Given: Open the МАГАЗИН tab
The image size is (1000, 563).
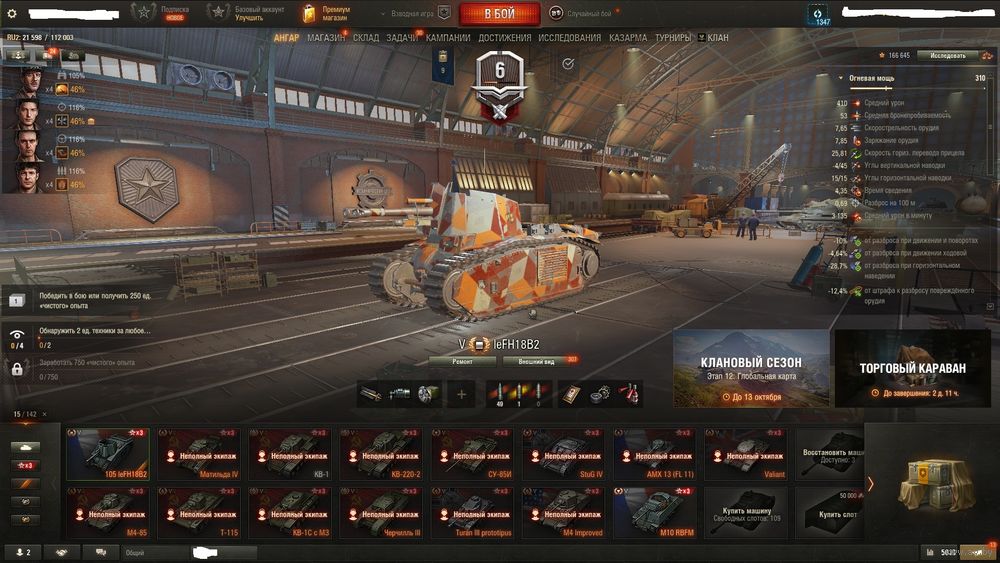Looking at the screenshot, I should click(326, 38).
